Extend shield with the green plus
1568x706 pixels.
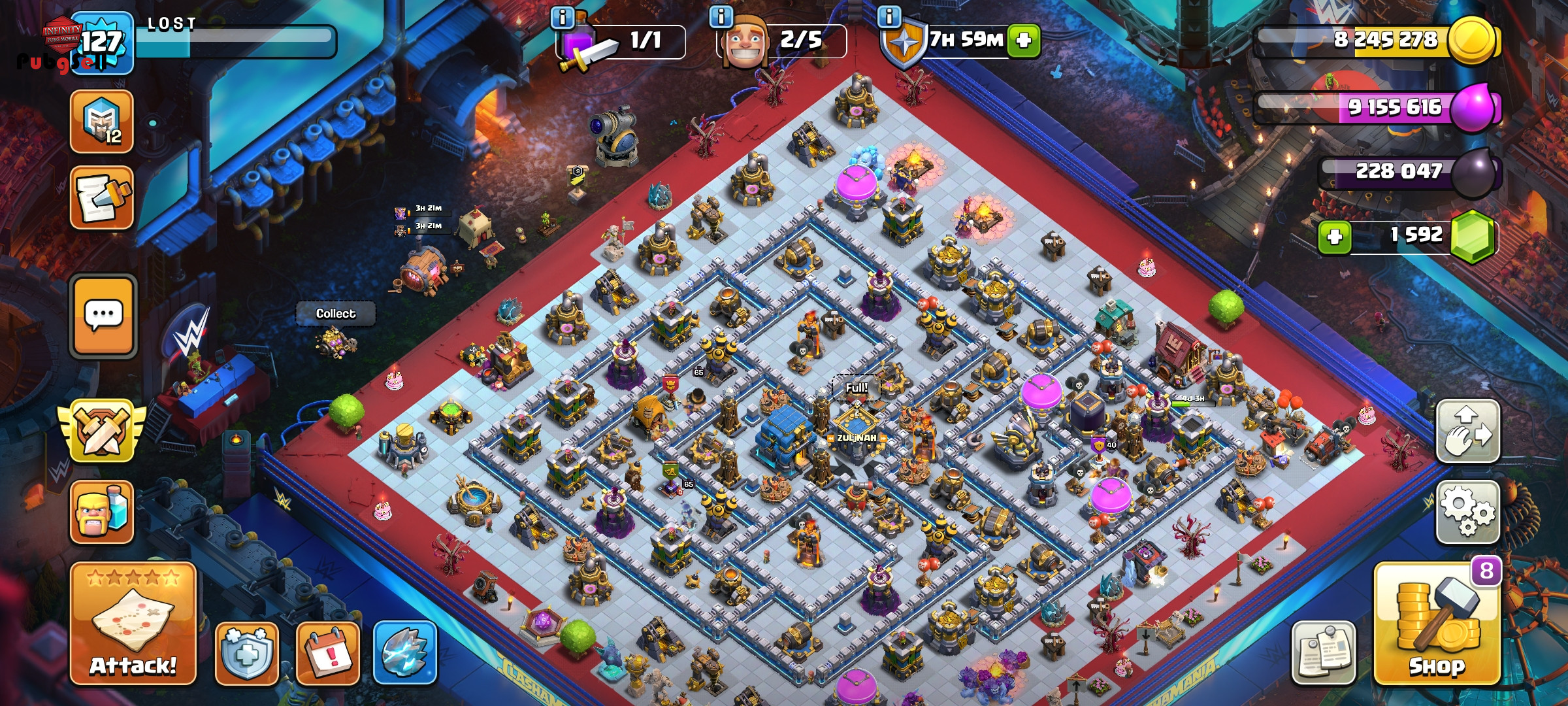pos(1024,41)
